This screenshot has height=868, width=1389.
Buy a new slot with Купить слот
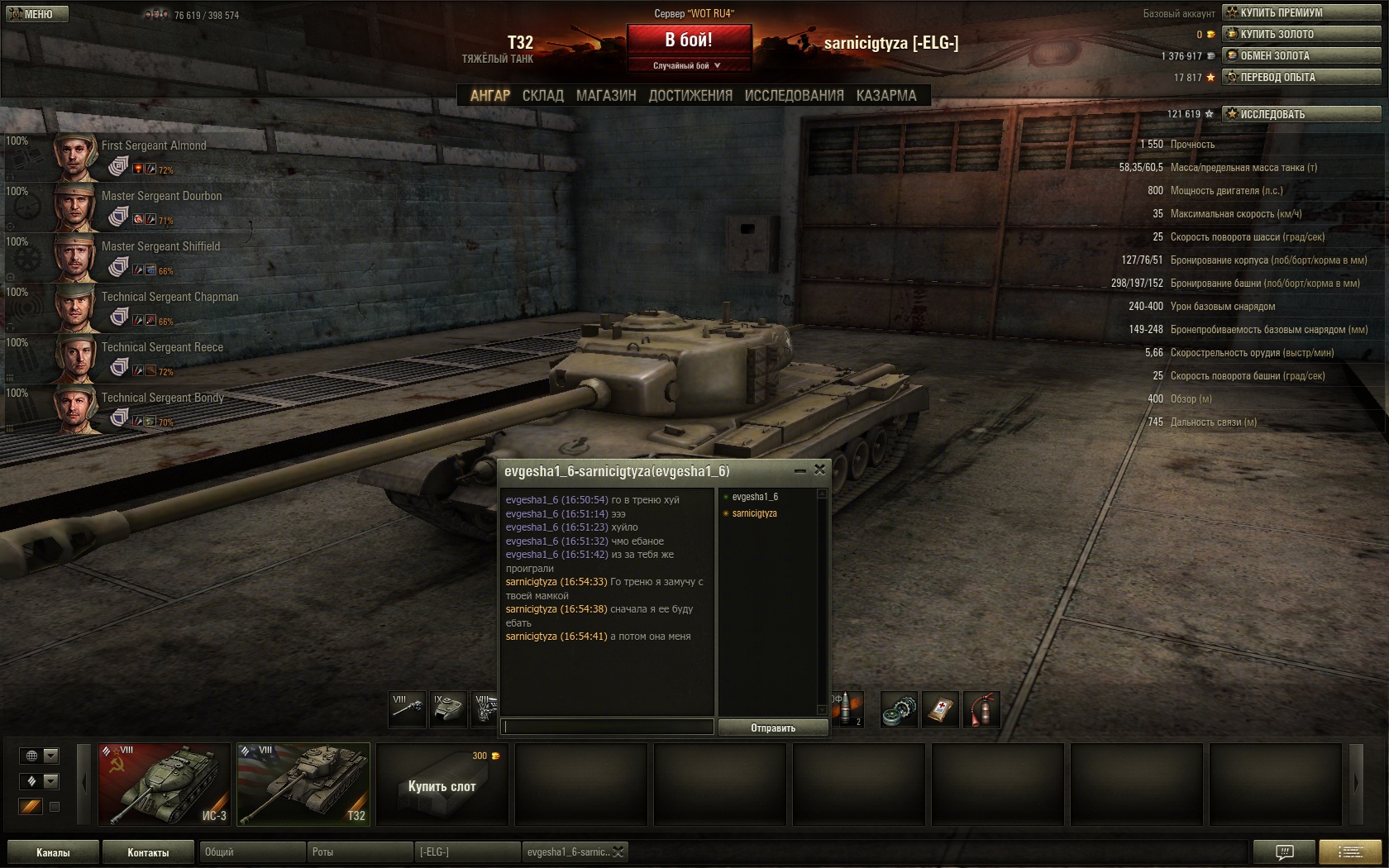point(442,784)
